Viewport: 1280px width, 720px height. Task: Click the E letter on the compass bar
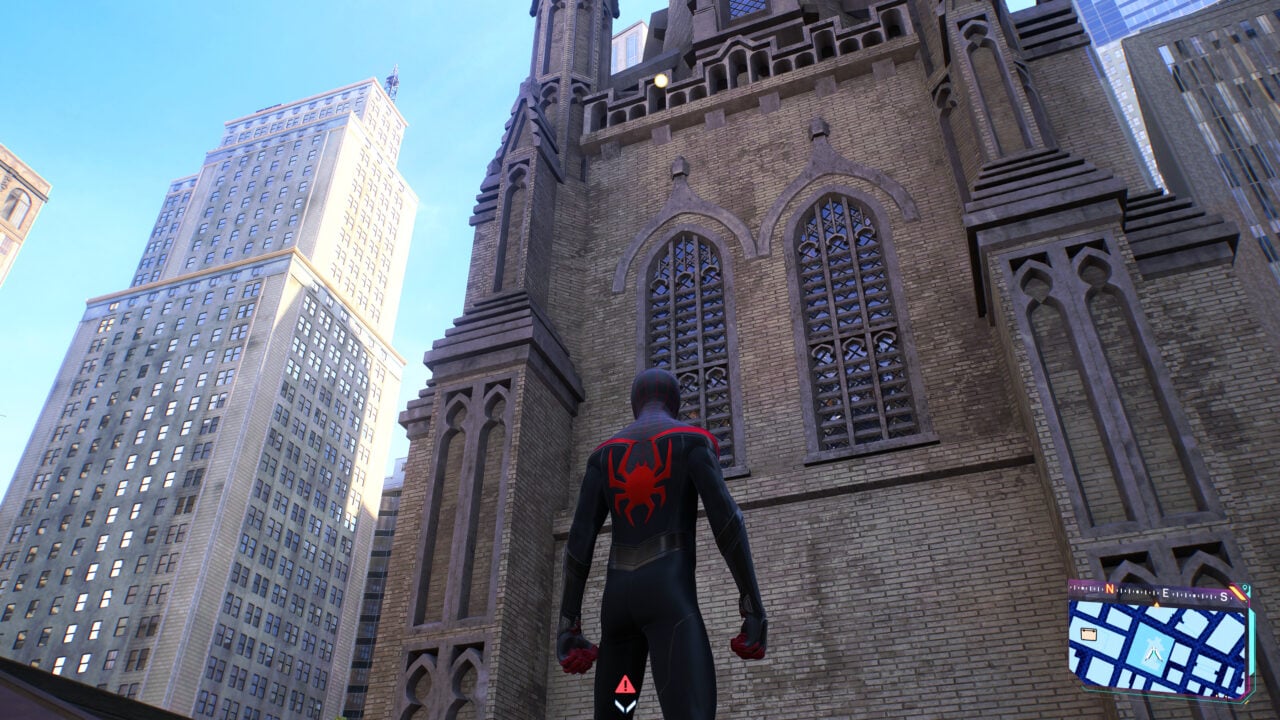1164,593
